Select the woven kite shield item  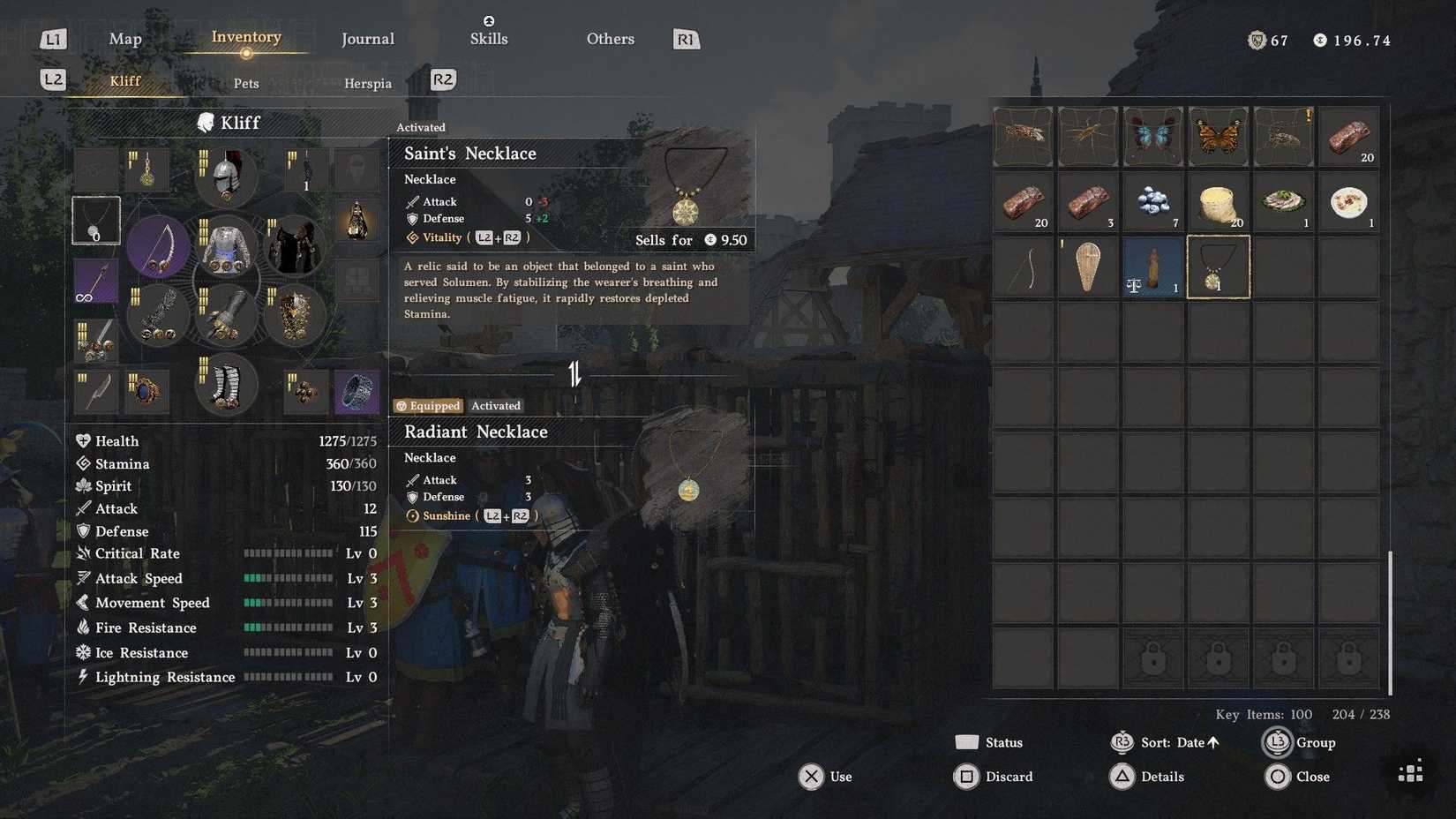tap(1088, 267)
